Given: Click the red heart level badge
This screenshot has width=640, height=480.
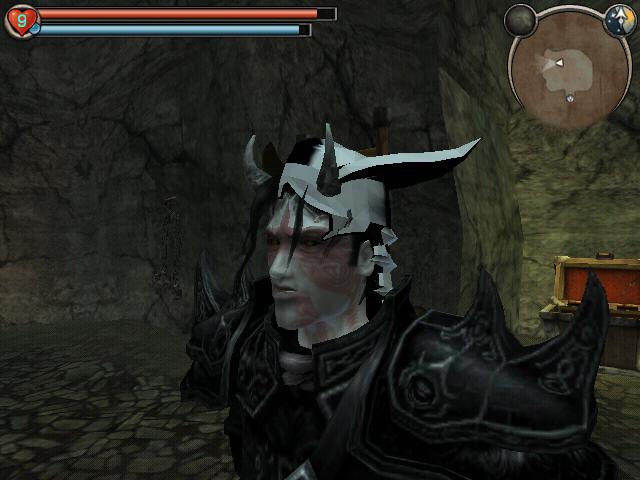Looking at the screenshot, I should (21, 20).
